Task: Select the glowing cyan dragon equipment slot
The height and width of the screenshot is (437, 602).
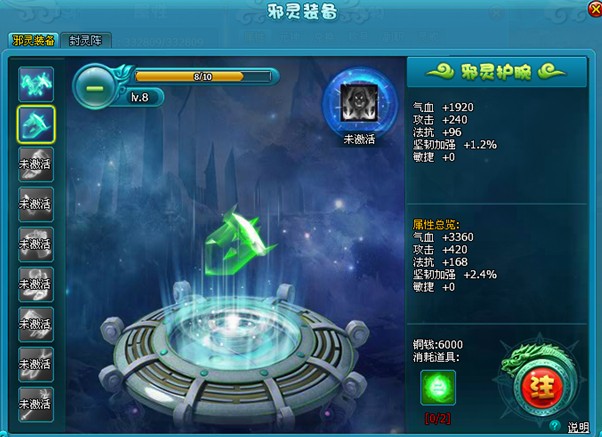Action: tap(36, 84)
